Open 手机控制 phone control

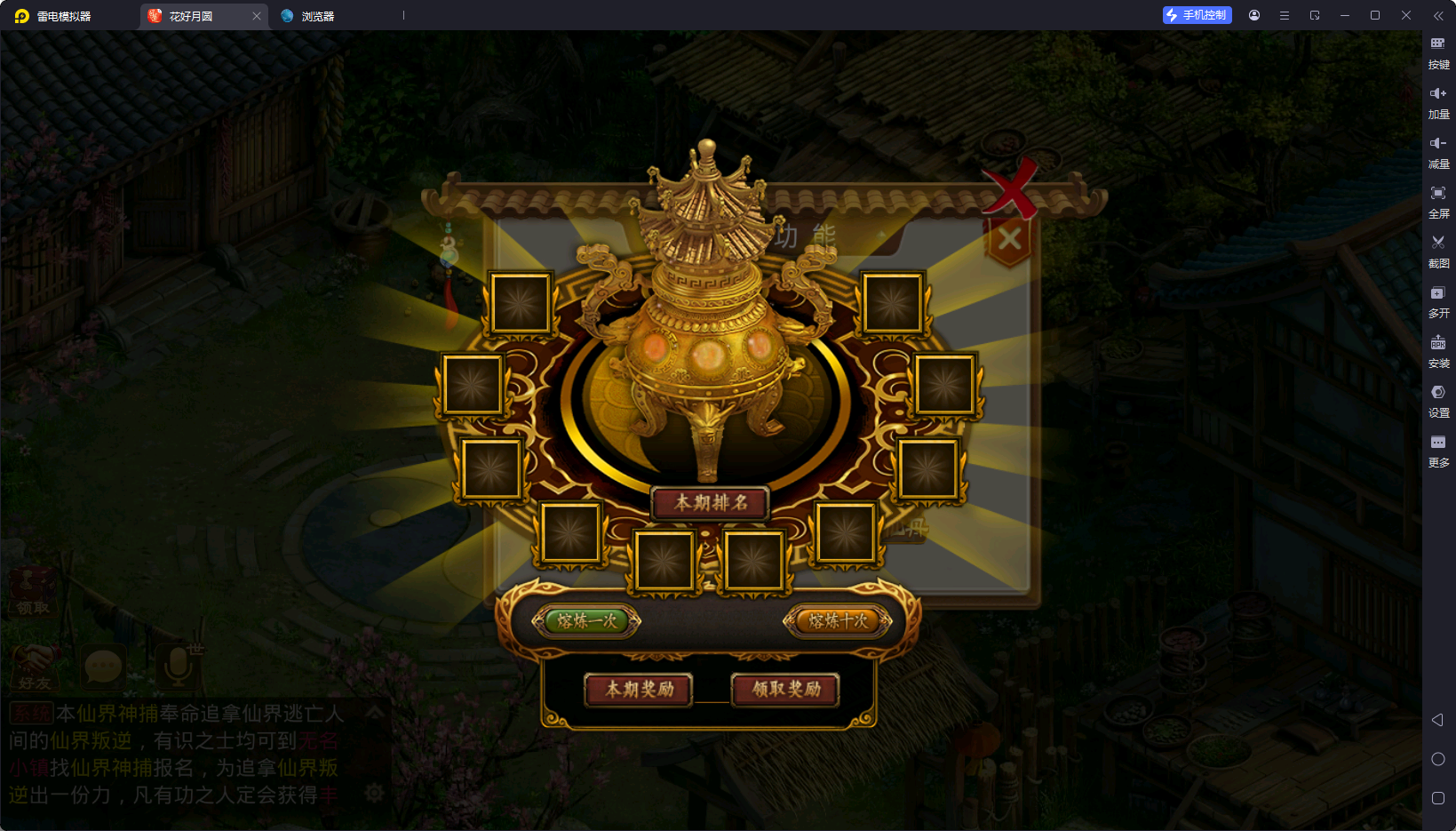click(x=1197, y=15)
